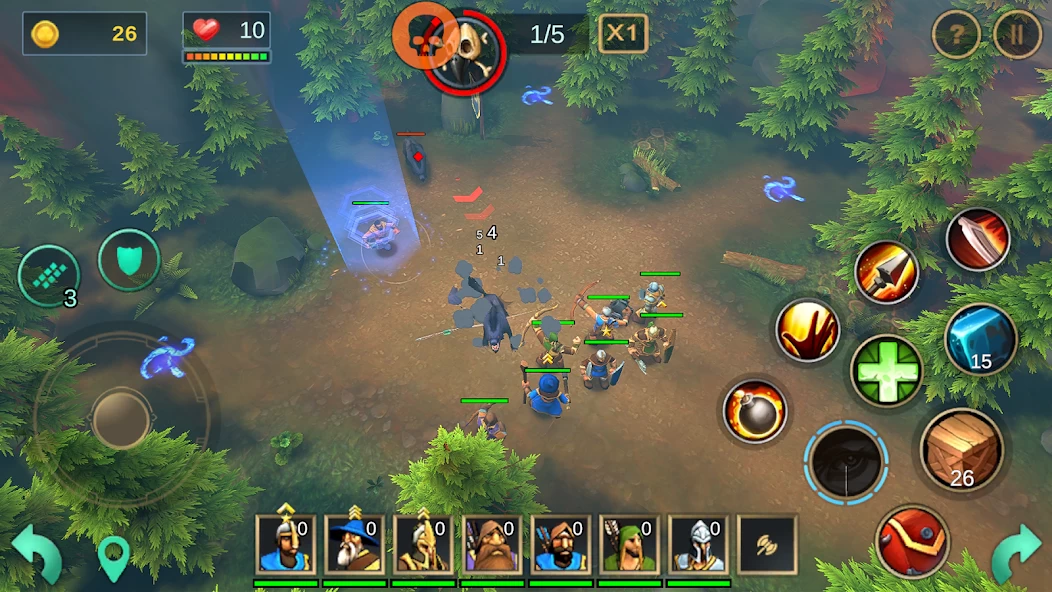Select the green-hooded archer portrait
Screen dimensions: 1052x592
click(630, 545)
